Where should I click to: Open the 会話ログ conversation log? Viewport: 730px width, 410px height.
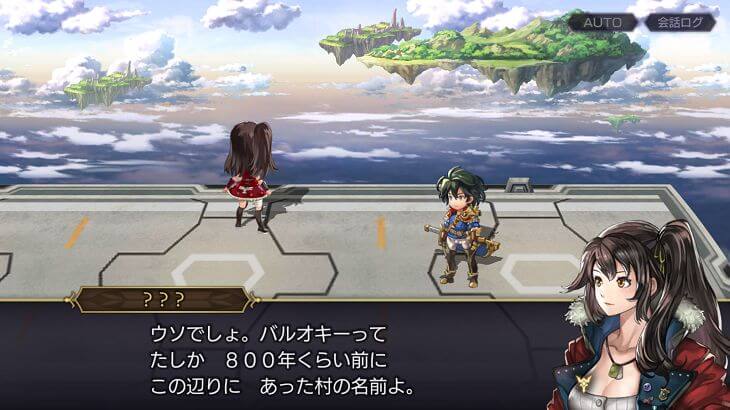point(680,21)
